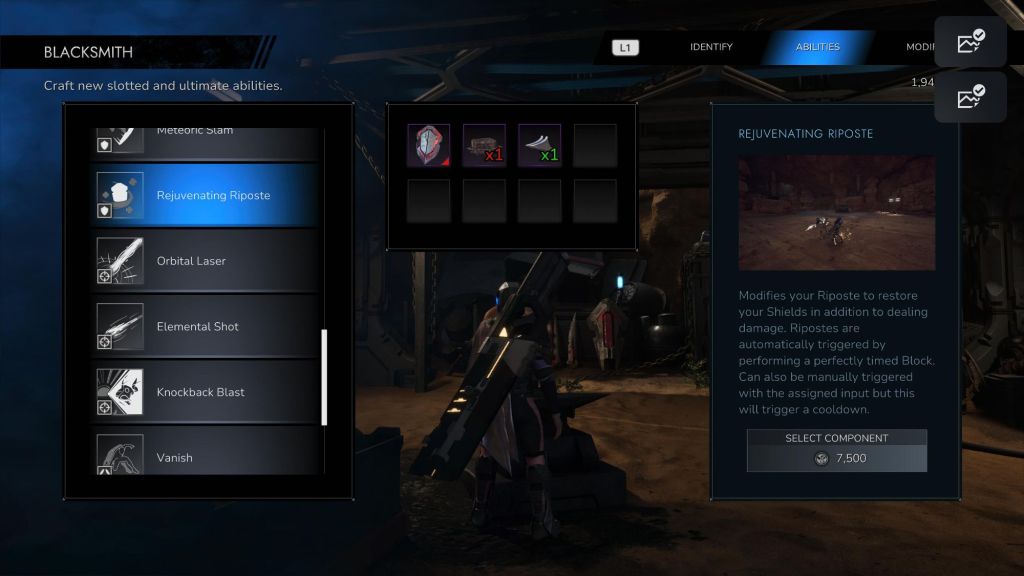Click the lower chart overlay button

[970, 97]
